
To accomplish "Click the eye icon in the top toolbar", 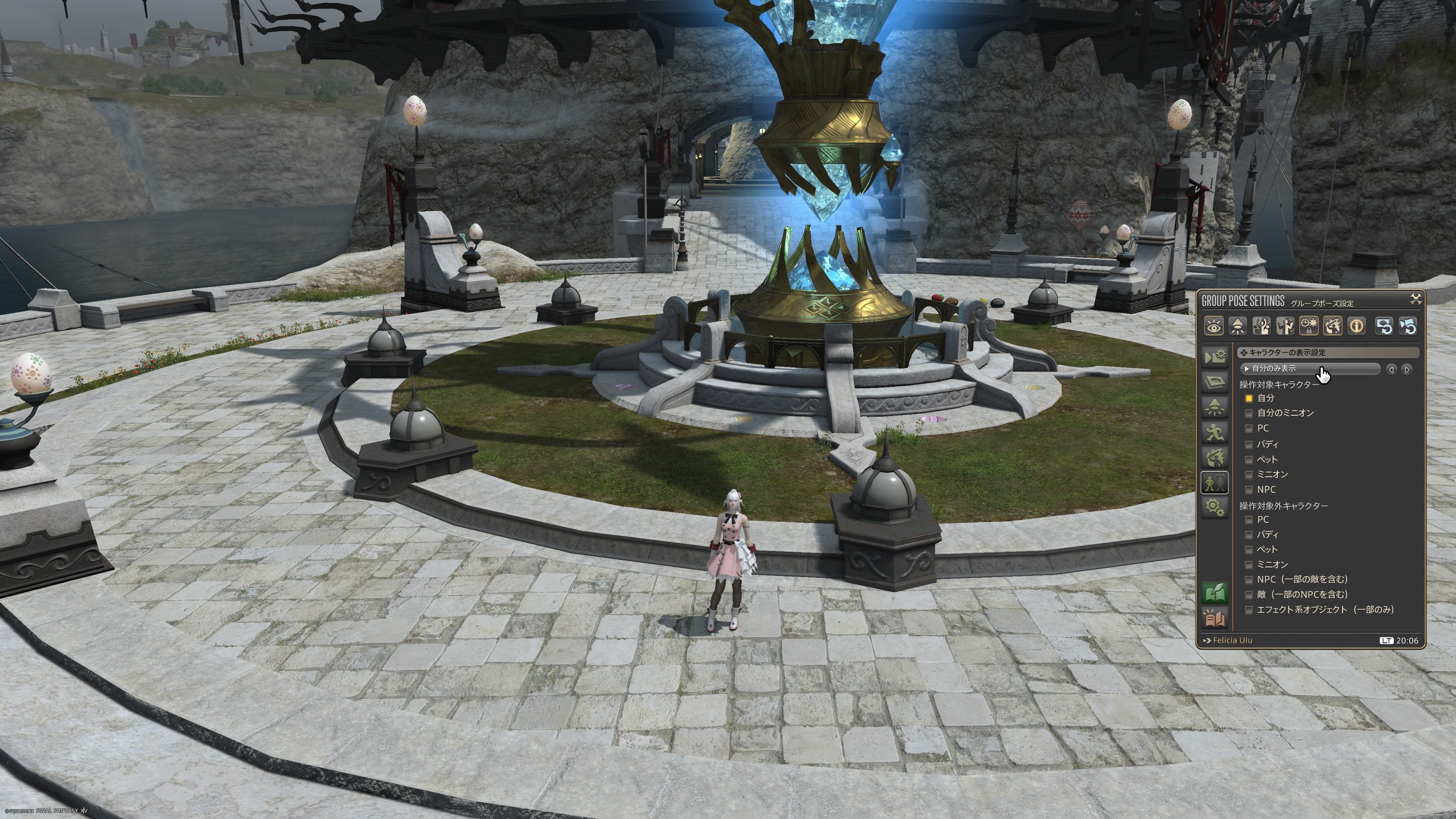I will point(1213,326).
